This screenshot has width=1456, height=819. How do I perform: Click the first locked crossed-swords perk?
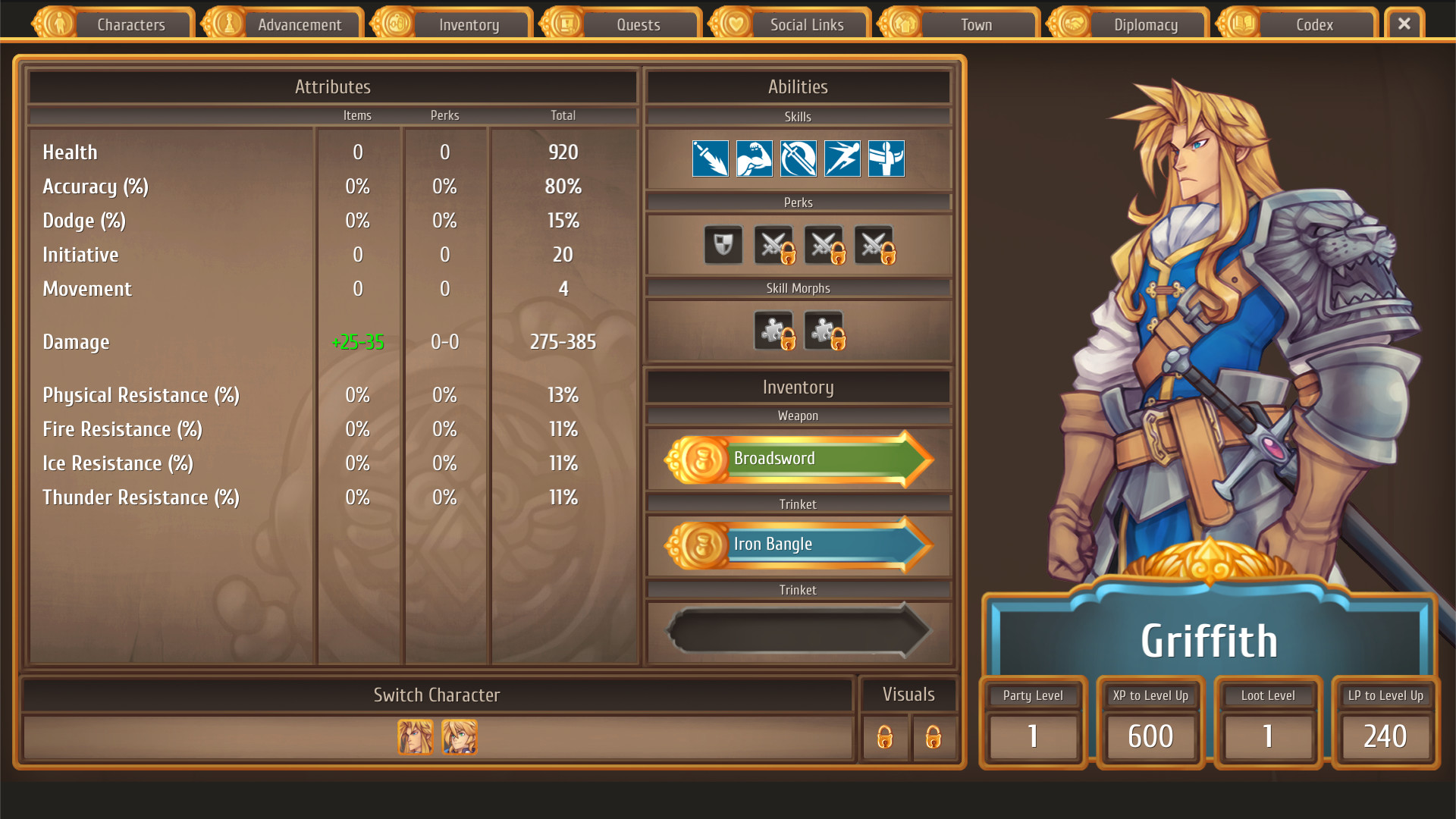point(773,245)
